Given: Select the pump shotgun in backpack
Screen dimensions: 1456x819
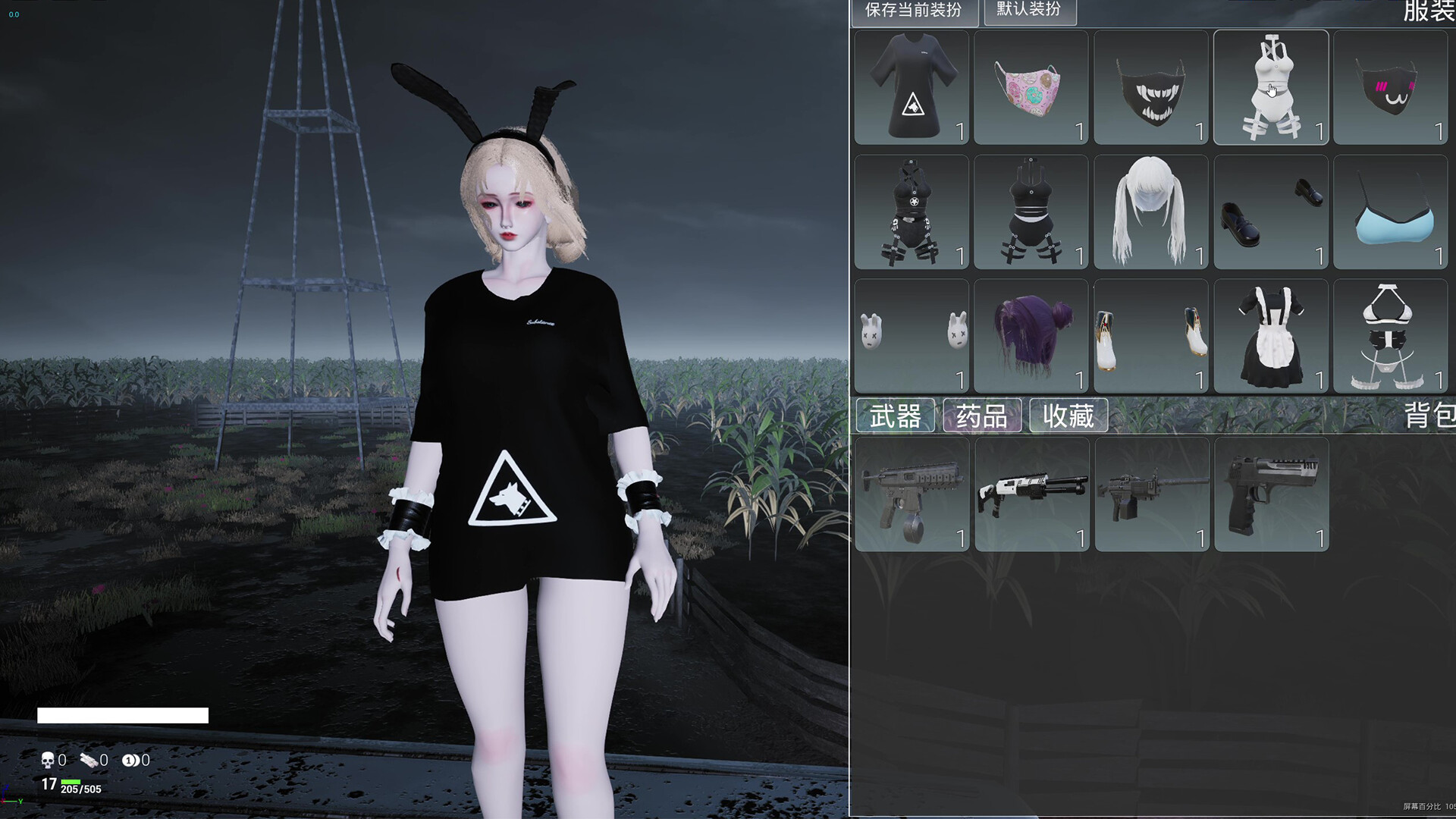Looking at the screenshot, I should coord(1031,494).
